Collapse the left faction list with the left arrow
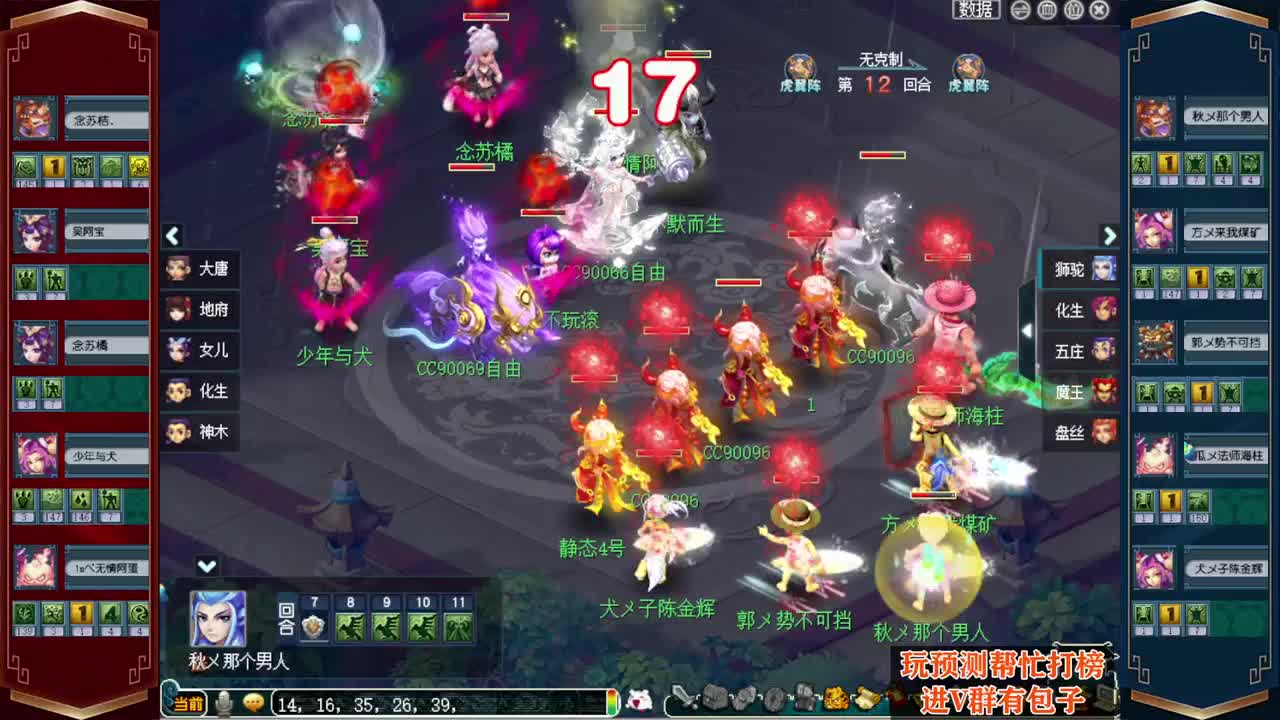This screenshot has height=720, width=1280. click(x=172, y=237)
